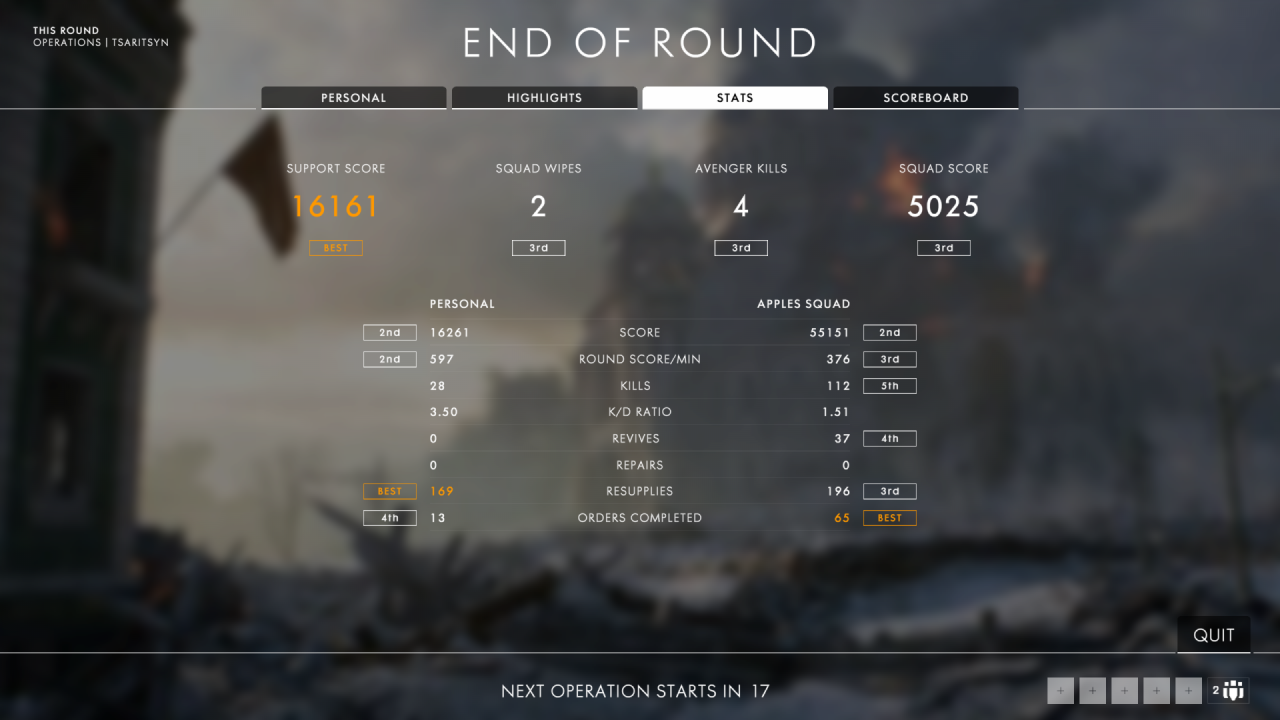Select the Stats tab
1280x720 pixels.
click(735, 98)
